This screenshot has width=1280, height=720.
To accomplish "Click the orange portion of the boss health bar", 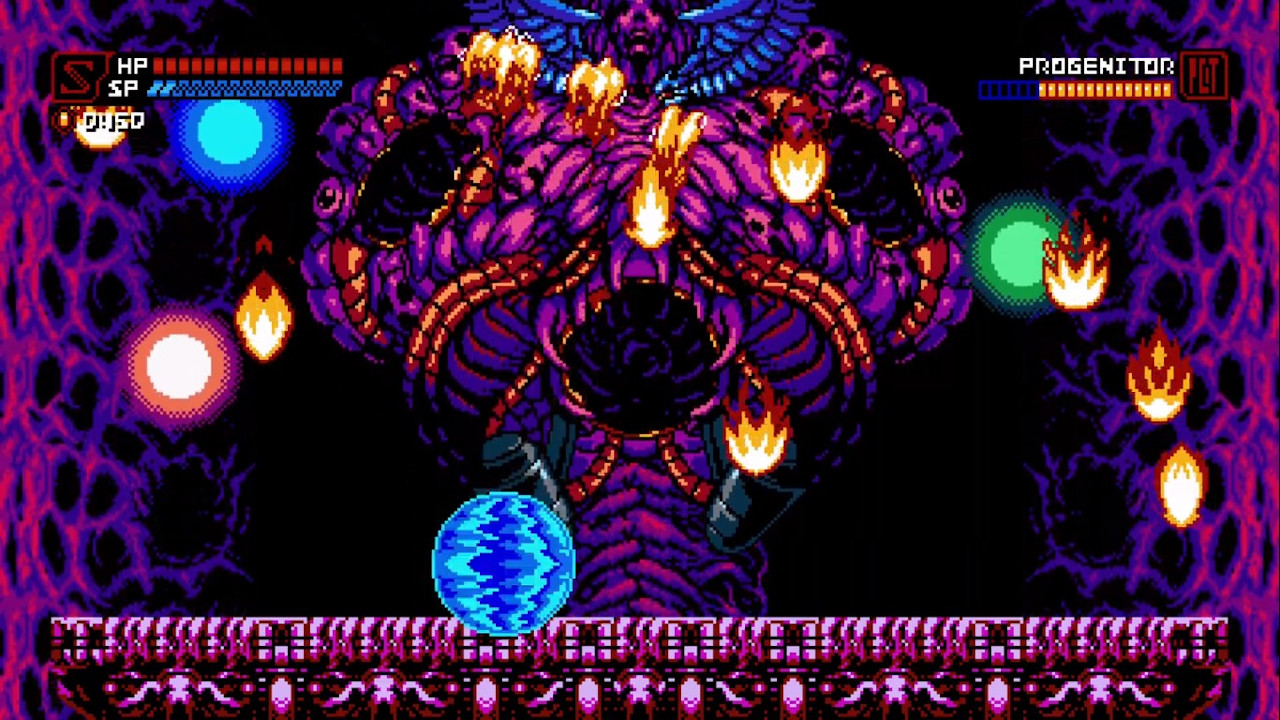I will coord(1105,90).
